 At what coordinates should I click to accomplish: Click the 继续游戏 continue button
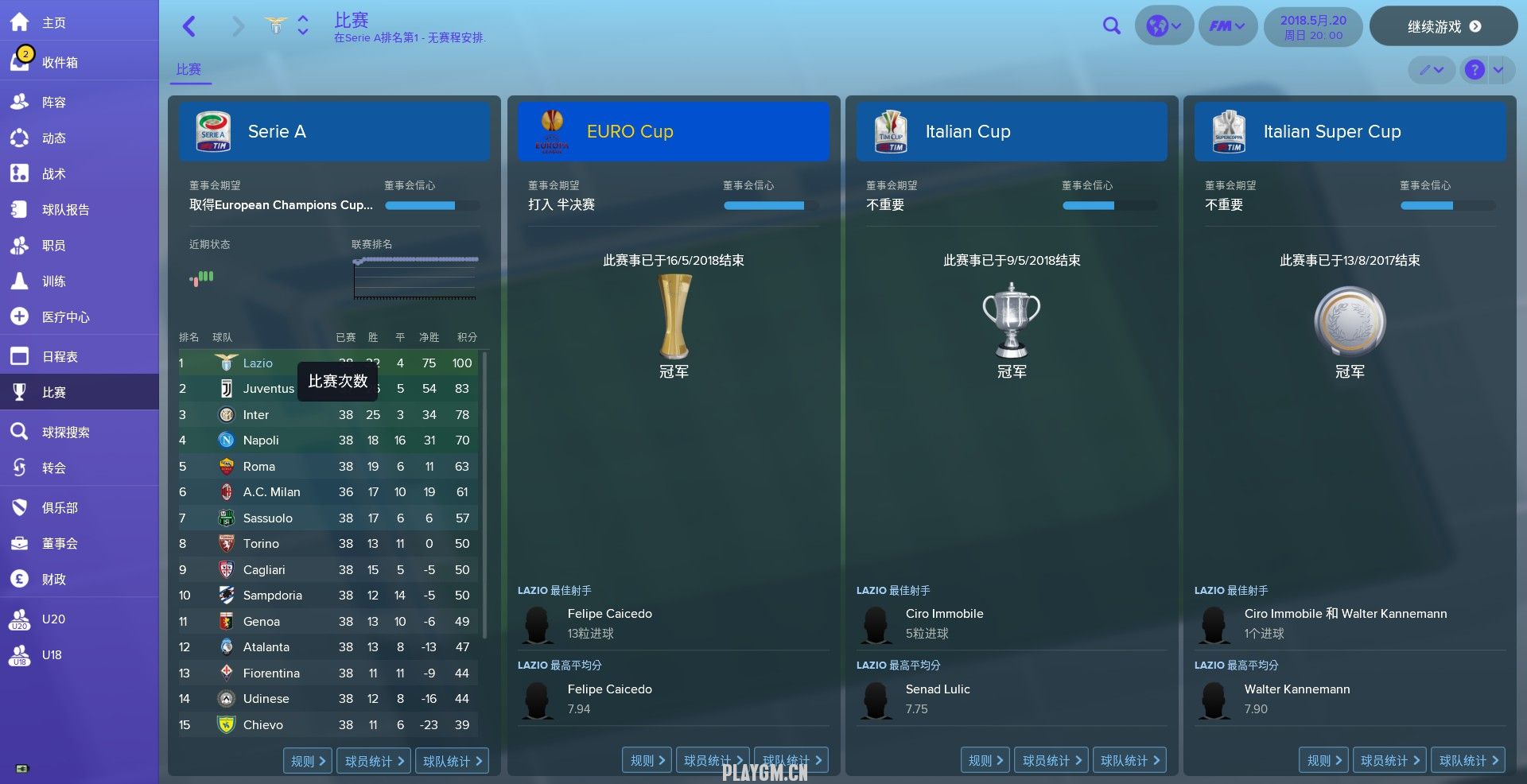pos(1443,26)
